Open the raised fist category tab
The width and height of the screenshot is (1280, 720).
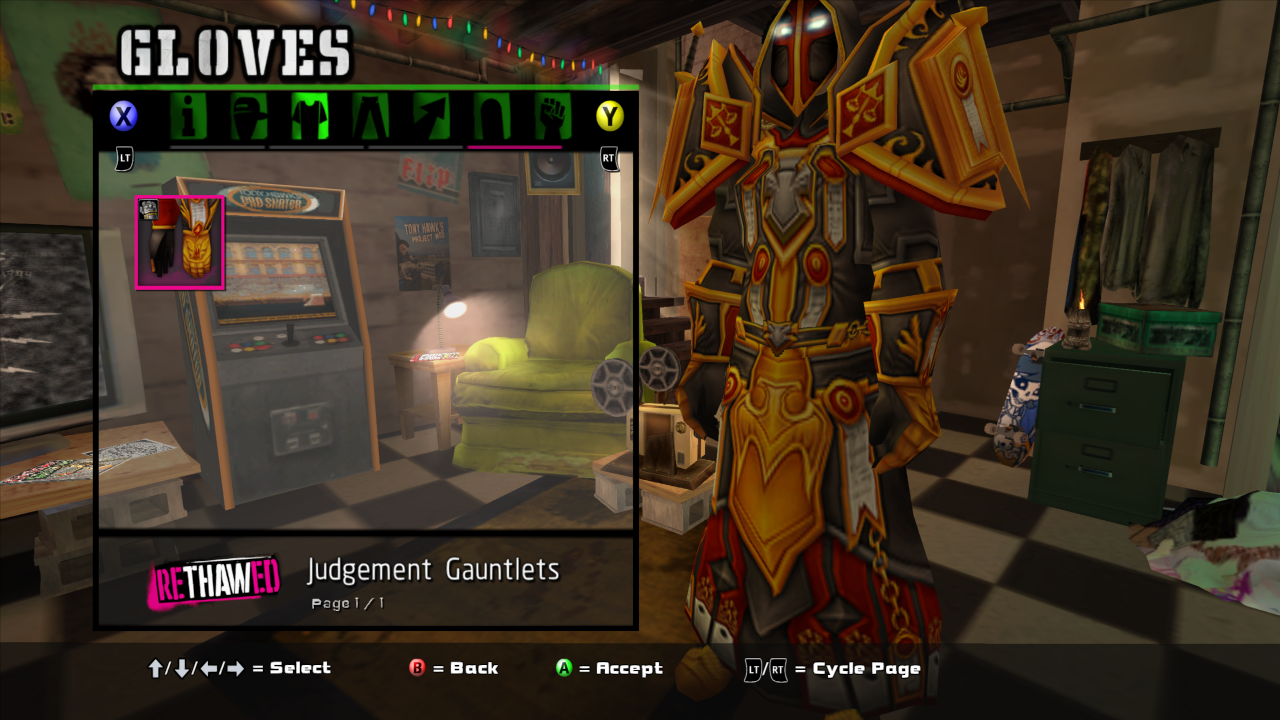pos(550,117)
